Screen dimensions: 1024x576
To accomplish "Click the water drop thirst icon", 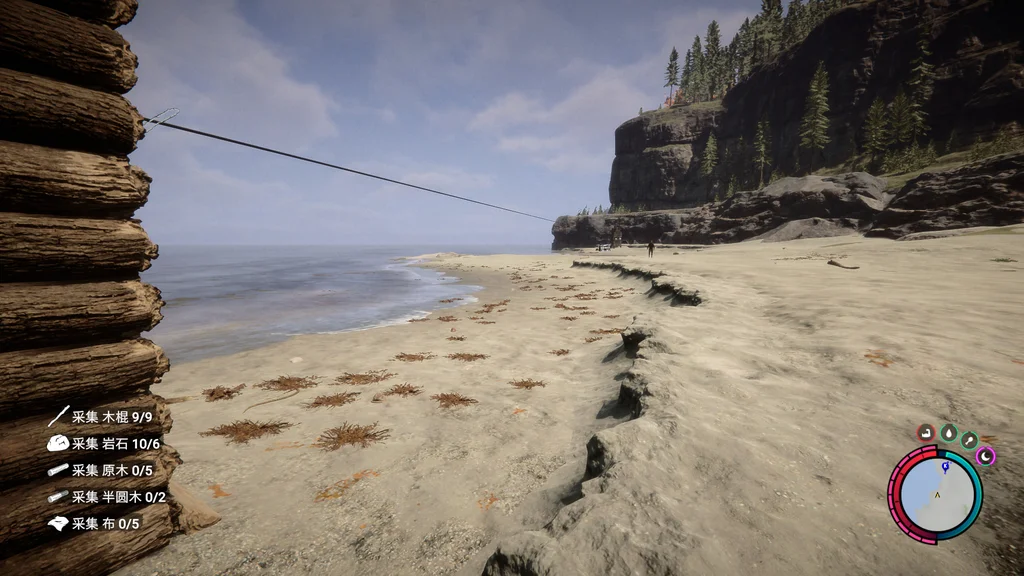I will (948, 433).
